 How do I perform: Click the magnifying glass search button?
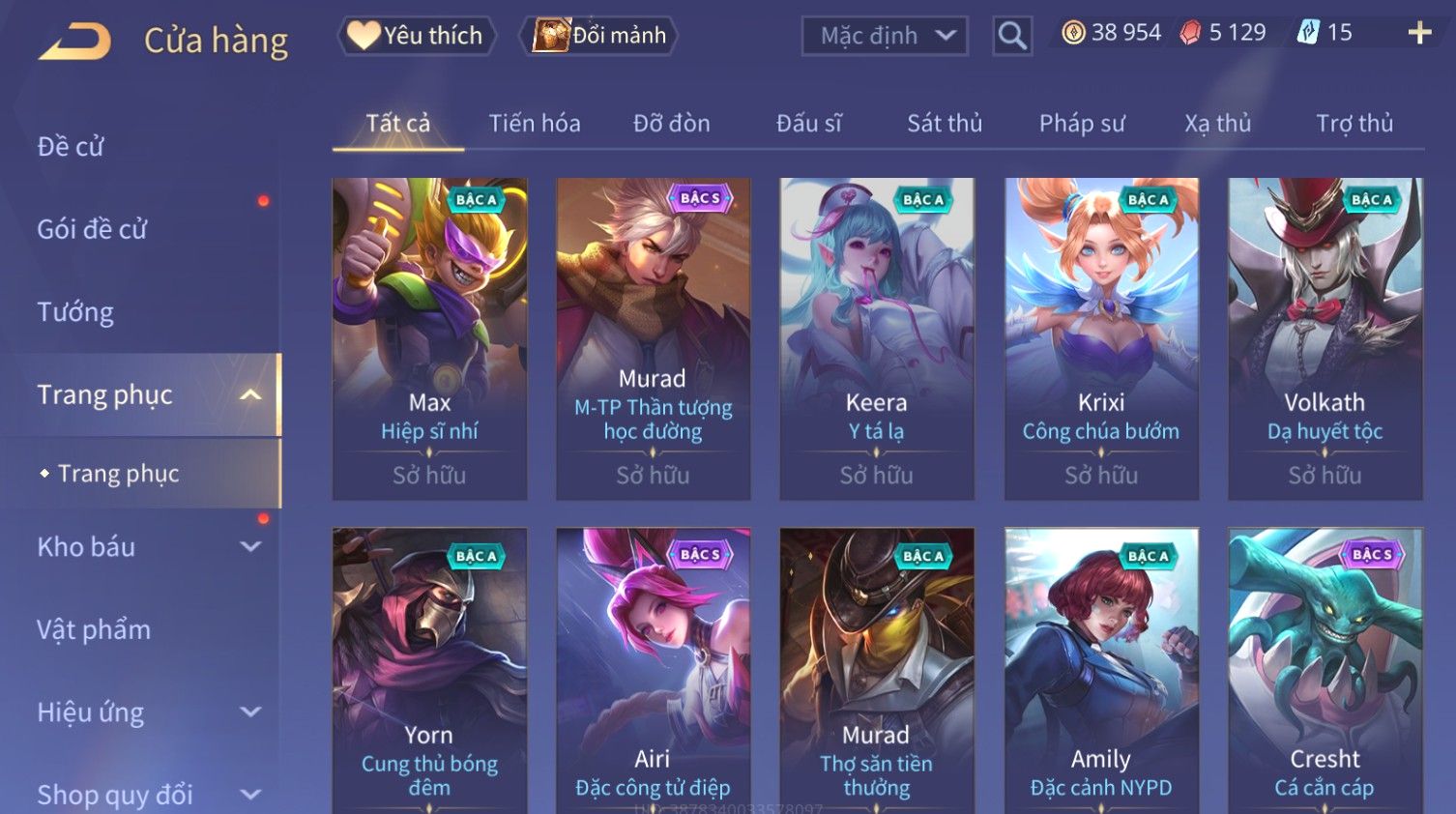tap(1012, 37)
